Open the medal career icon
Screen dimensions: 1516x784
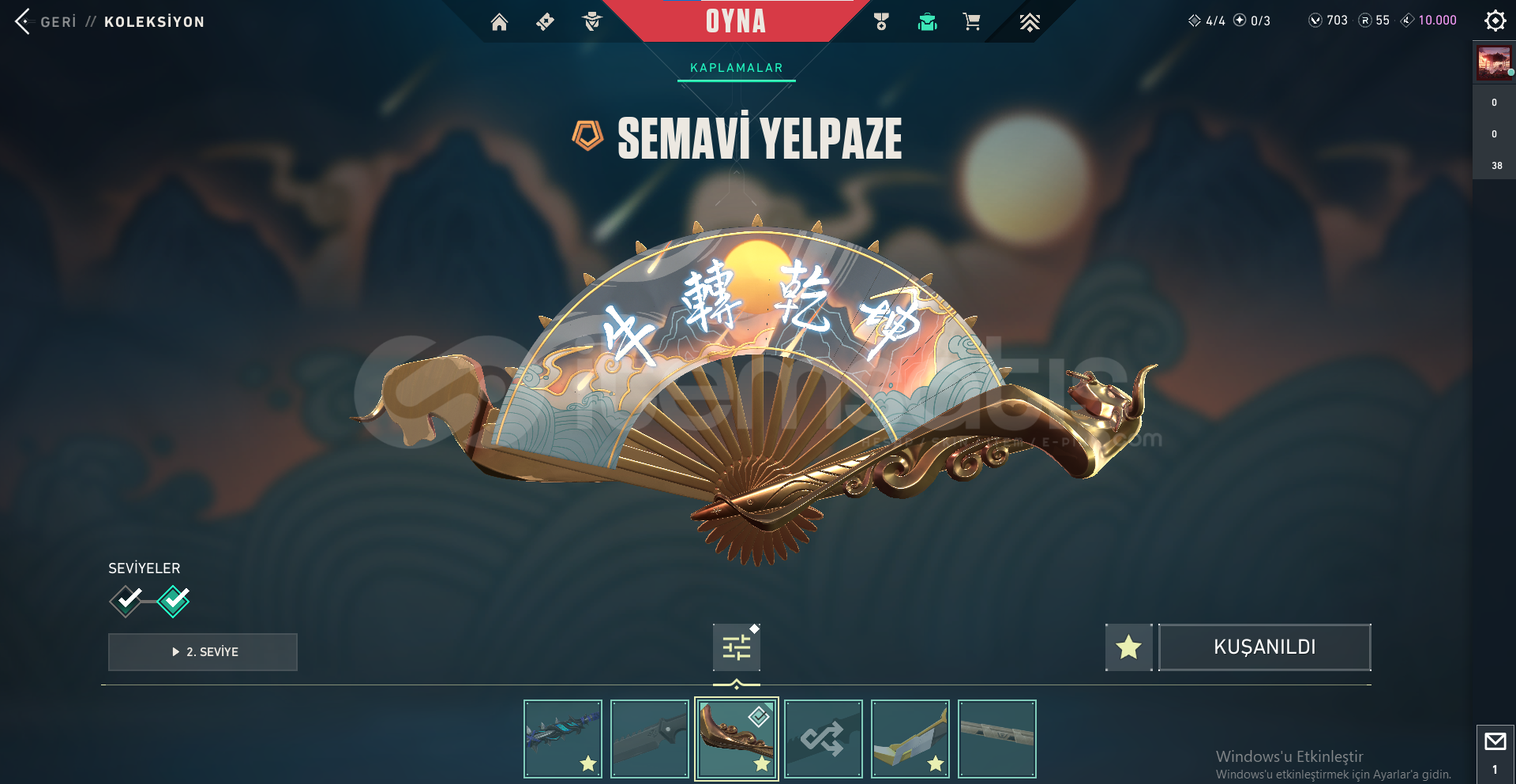tap(881, 22)
